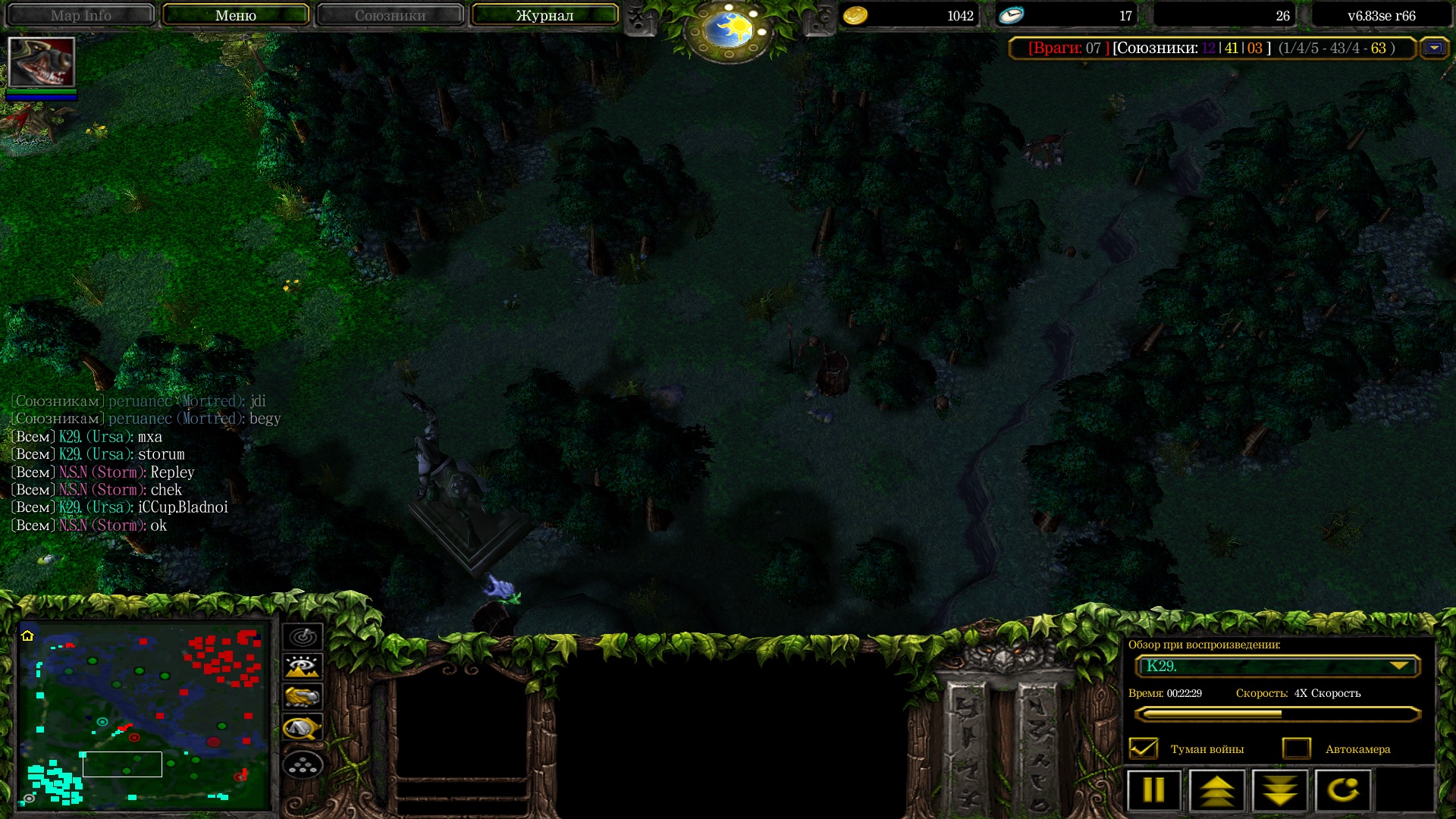Collapse the scoreboard with the arrow button
This screenshot has width=1456, height=819.
pos(1433,48)
